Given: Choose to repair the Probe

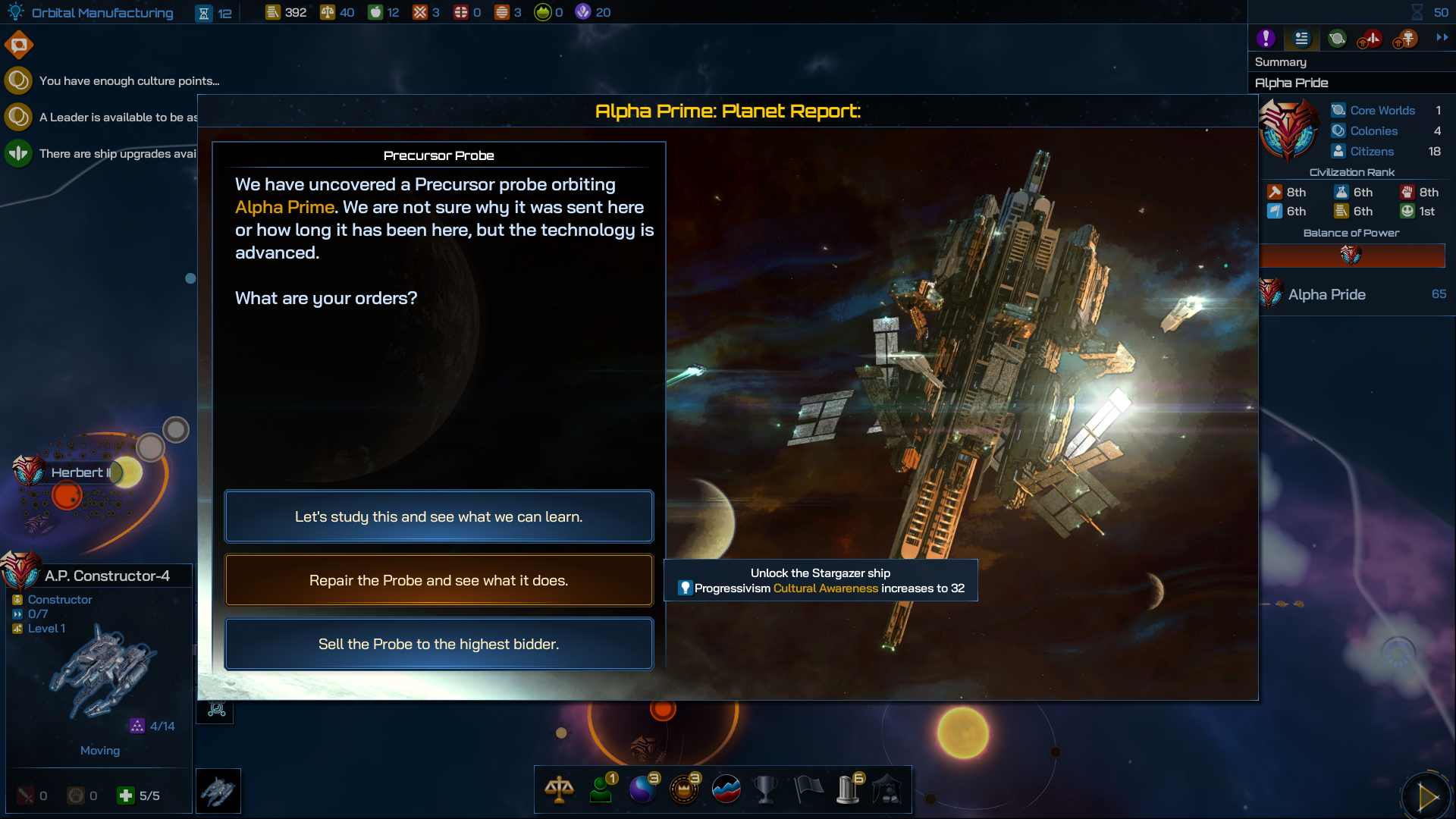Looking at the screenshot, I should tap(438, 580).
